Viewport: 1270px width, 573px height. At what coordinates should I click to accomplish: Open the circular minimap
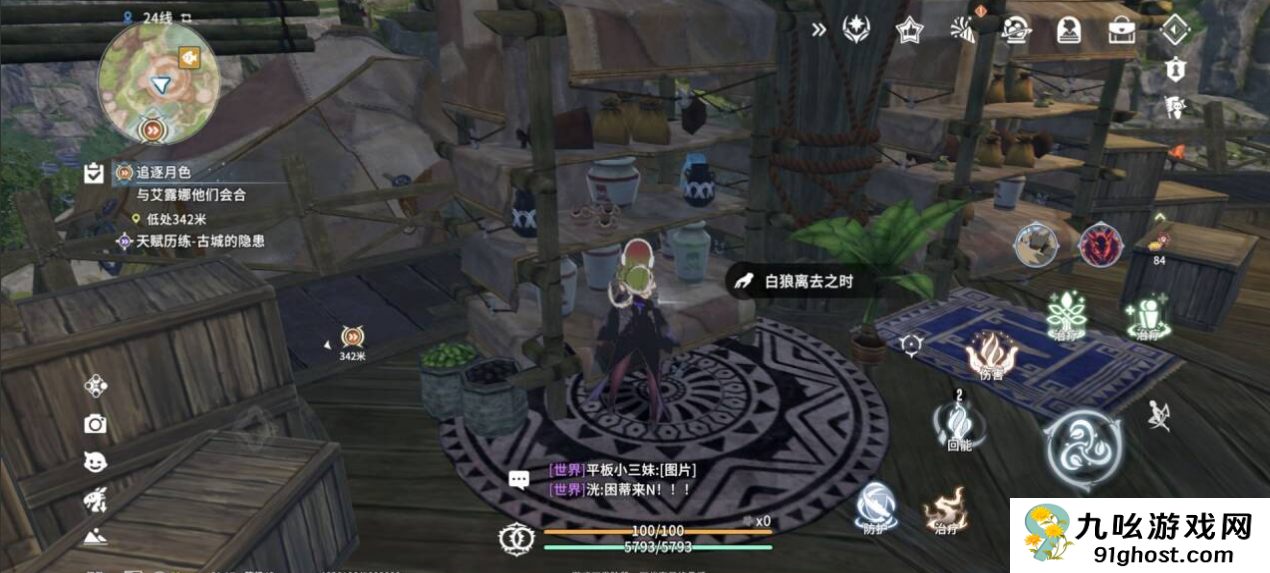click(x=157, y=83)
